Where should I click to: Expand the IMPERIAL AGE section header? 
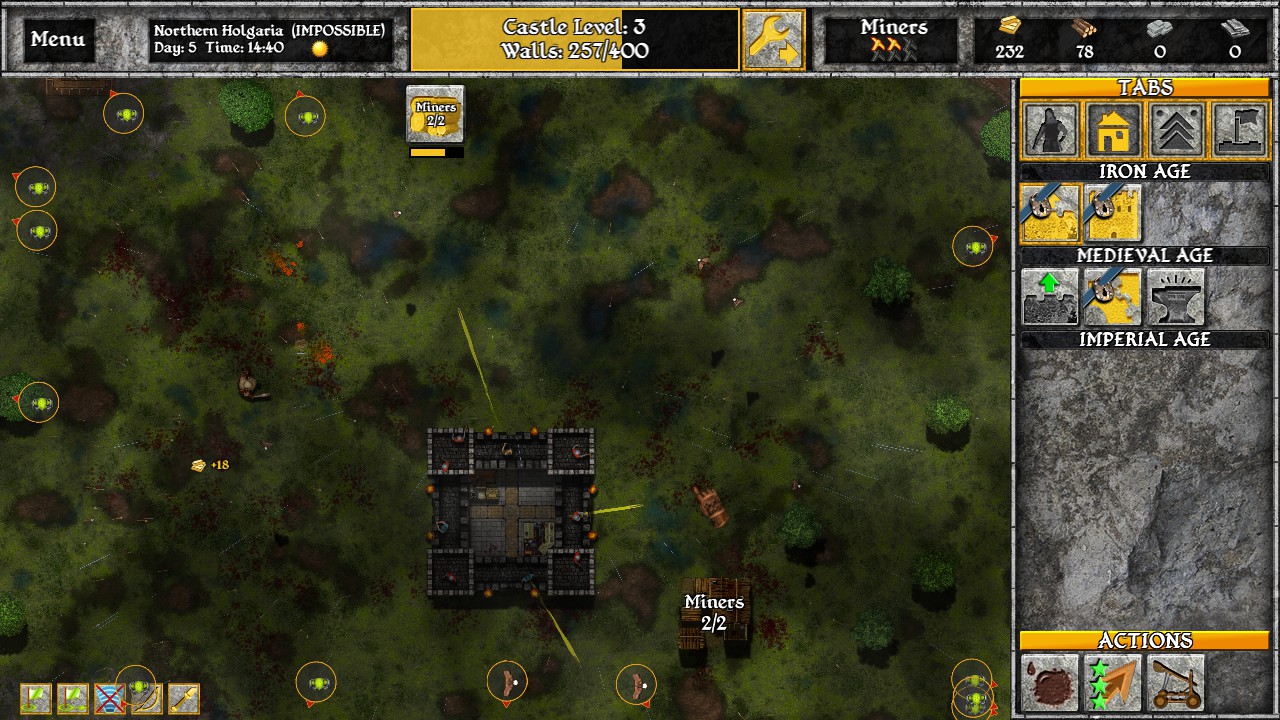(x=1144, y=339)
